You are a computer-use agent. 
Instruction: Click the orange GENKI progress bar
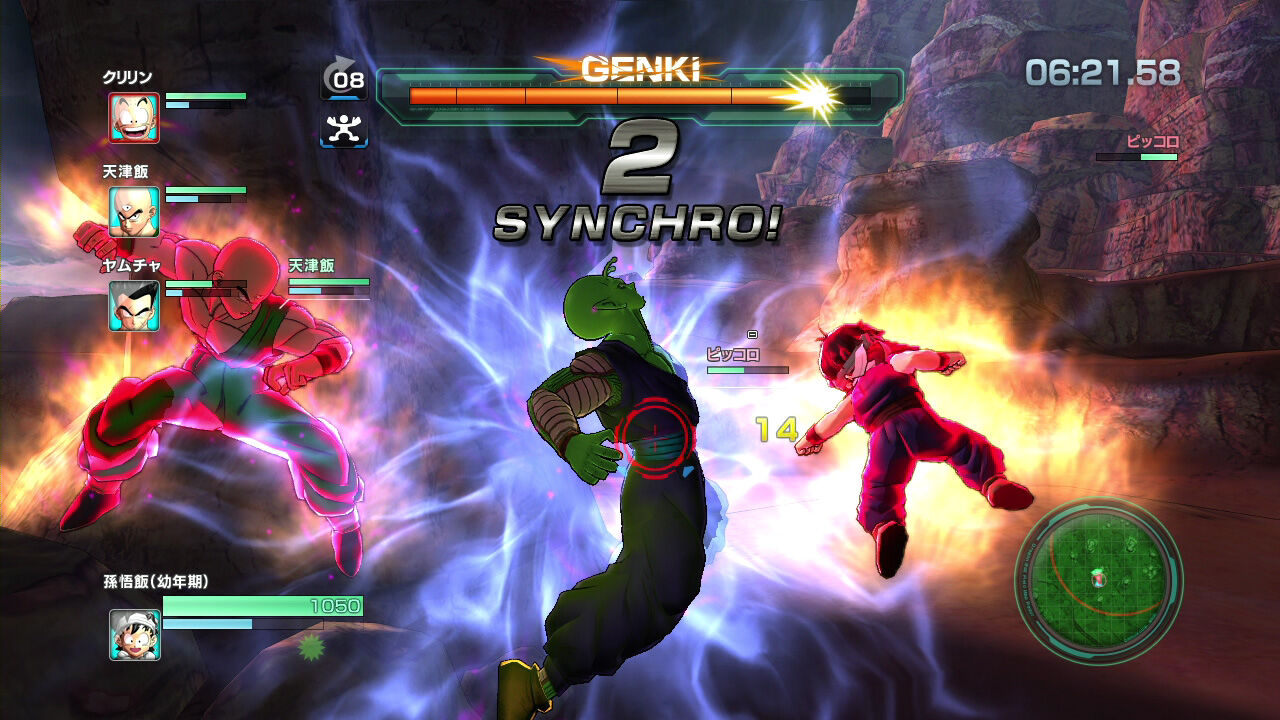point(595,95)
